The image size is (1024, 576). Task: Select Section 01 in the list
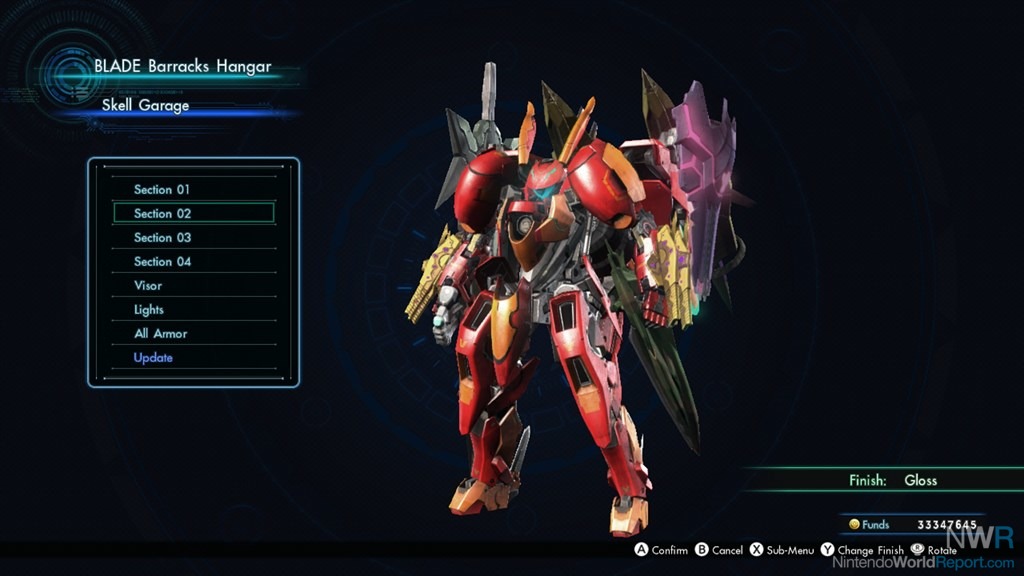point(162,189)
